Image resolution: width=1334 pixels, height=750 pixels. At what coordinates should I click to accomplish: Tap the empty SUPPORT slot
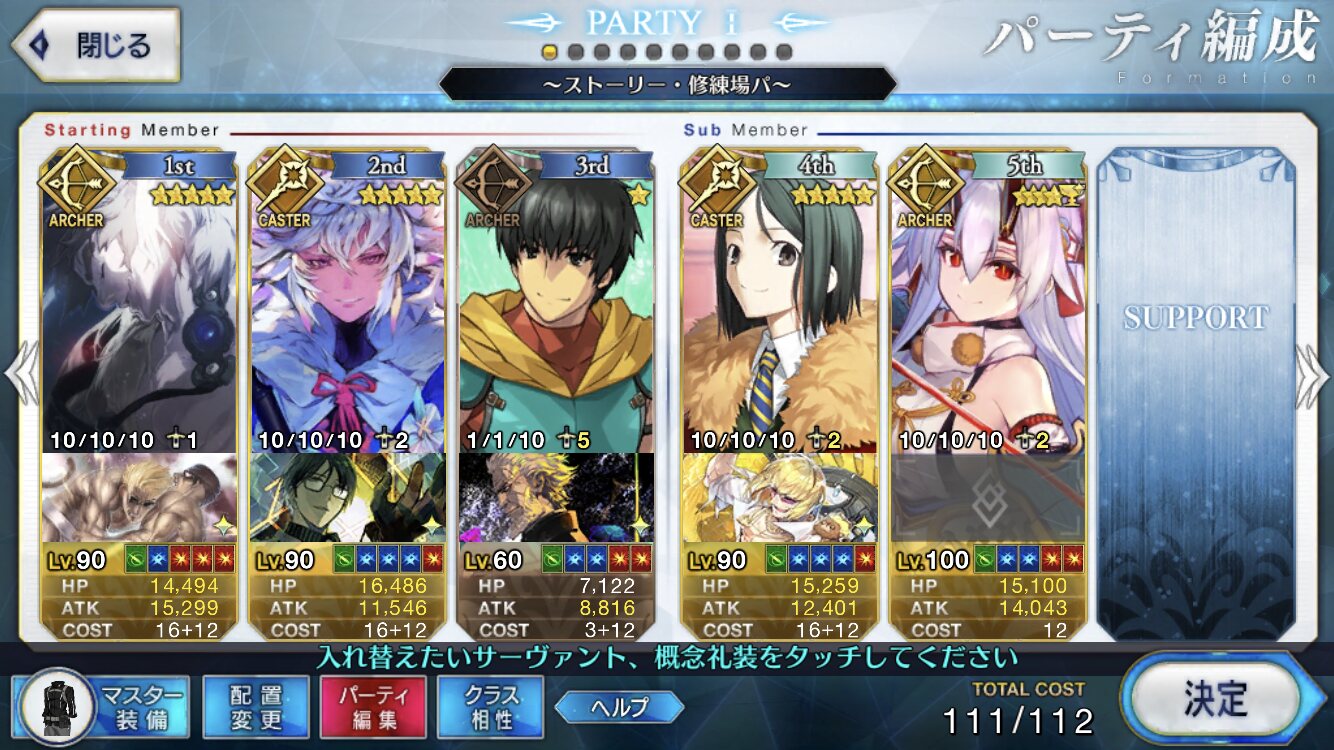pos(1195,390)
